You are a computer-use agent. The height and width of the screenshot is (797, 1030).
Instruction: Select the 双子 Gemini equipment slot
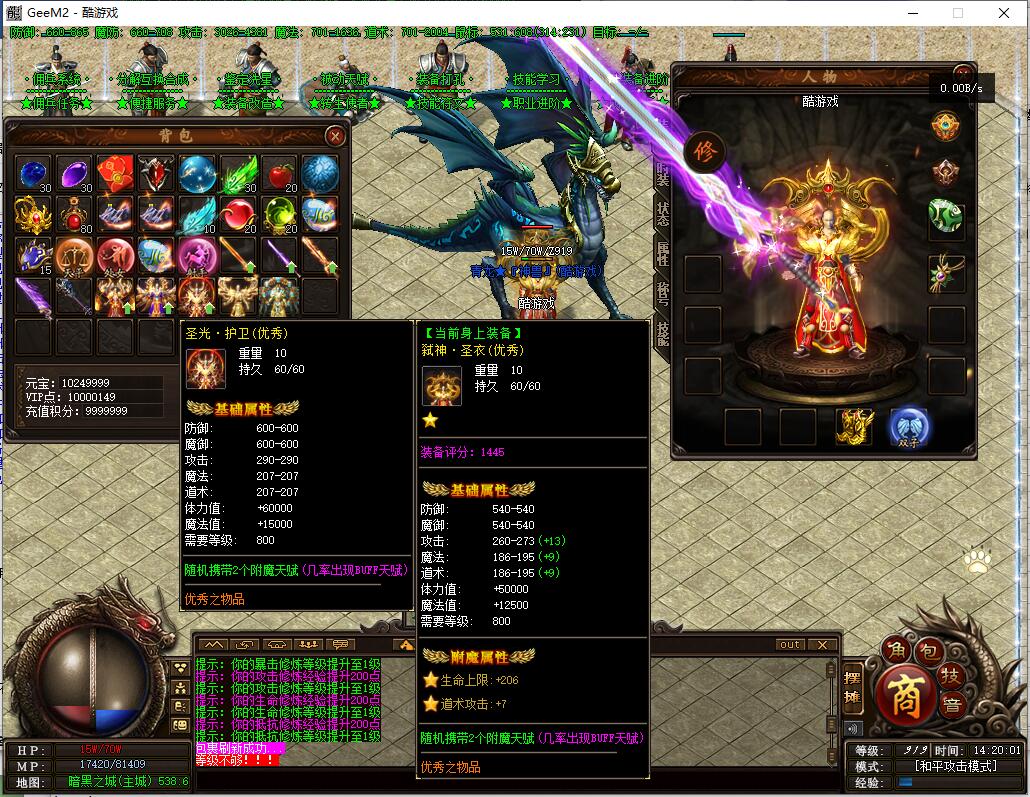[908, 427]
